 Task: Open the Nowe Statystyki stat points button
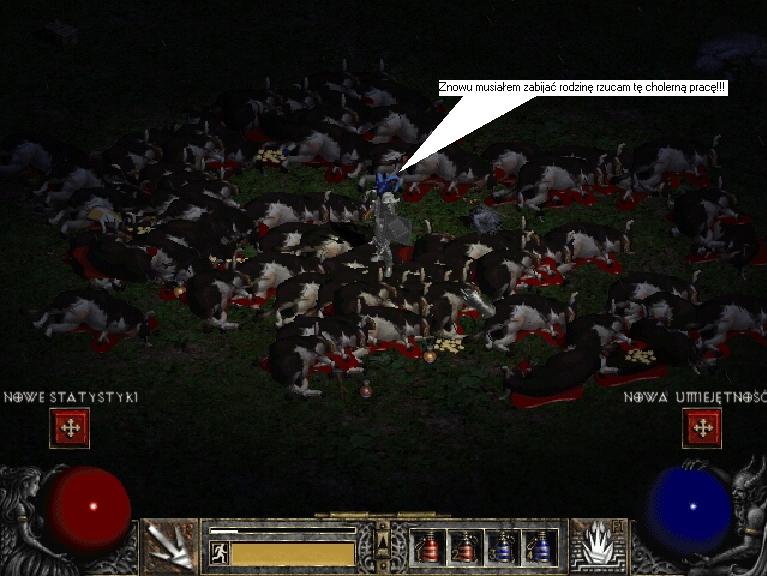click(x=70, y=428)
